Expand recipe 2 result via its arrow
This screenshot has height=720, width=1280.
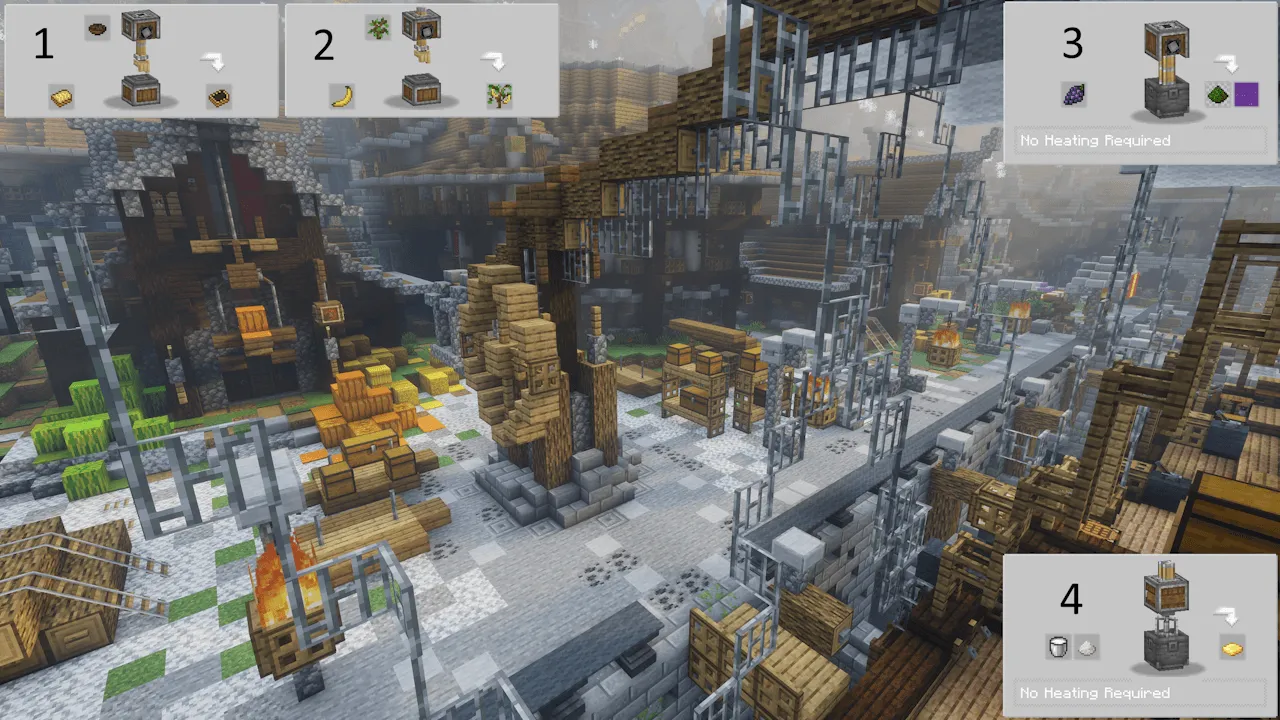pos(492,60)
